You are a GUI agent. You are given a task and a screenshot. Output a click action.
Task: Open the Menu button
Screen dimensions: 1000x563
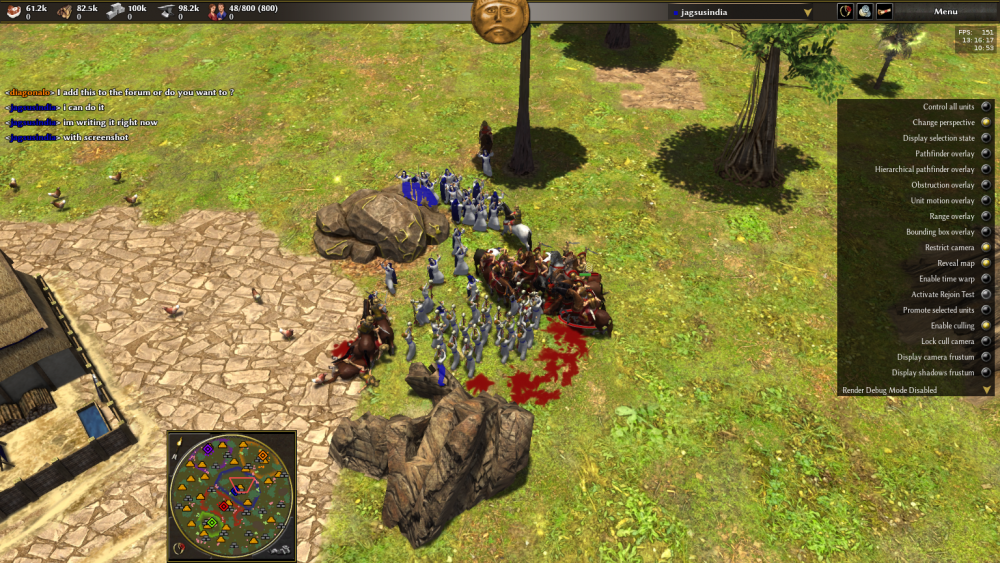945,11
